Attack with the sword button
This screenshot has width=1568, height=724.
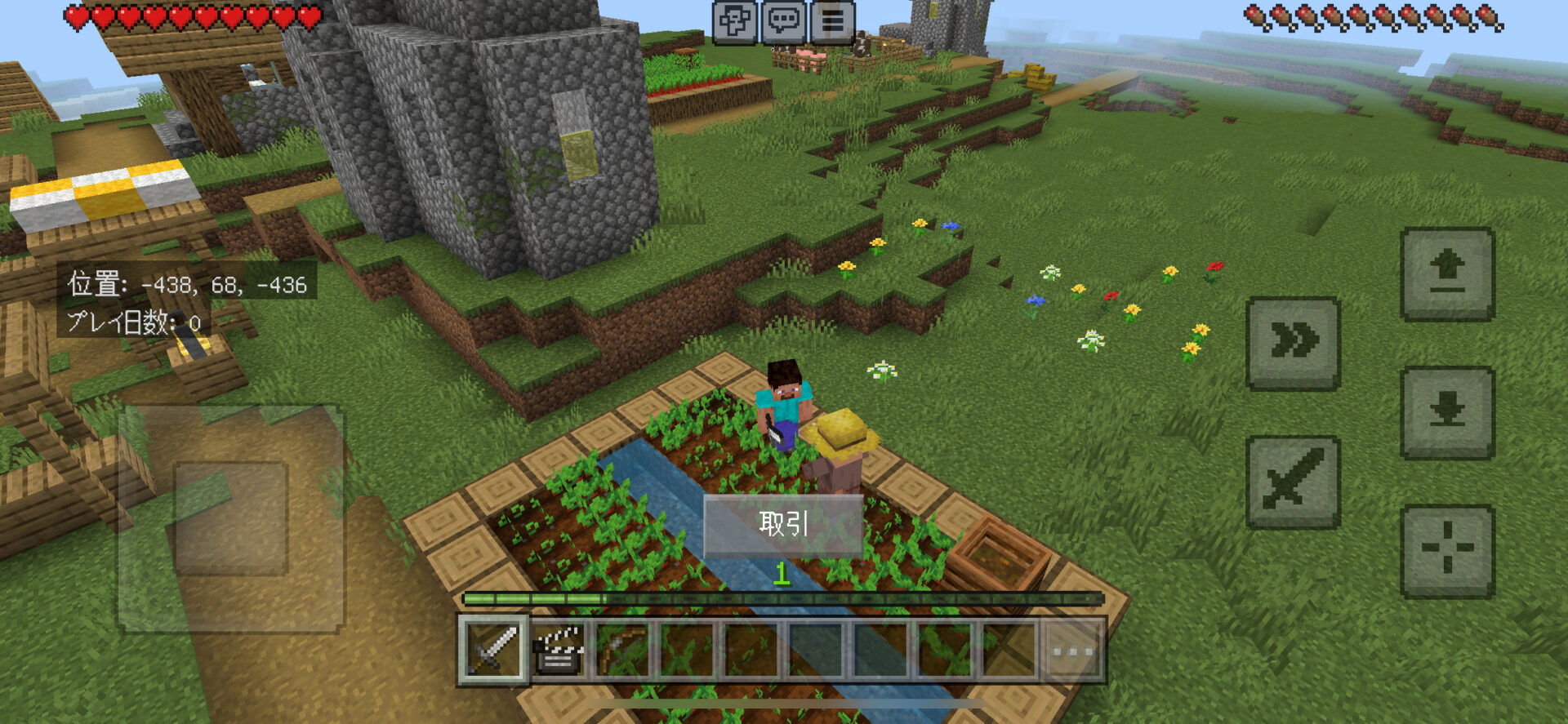pos(1293,482)
